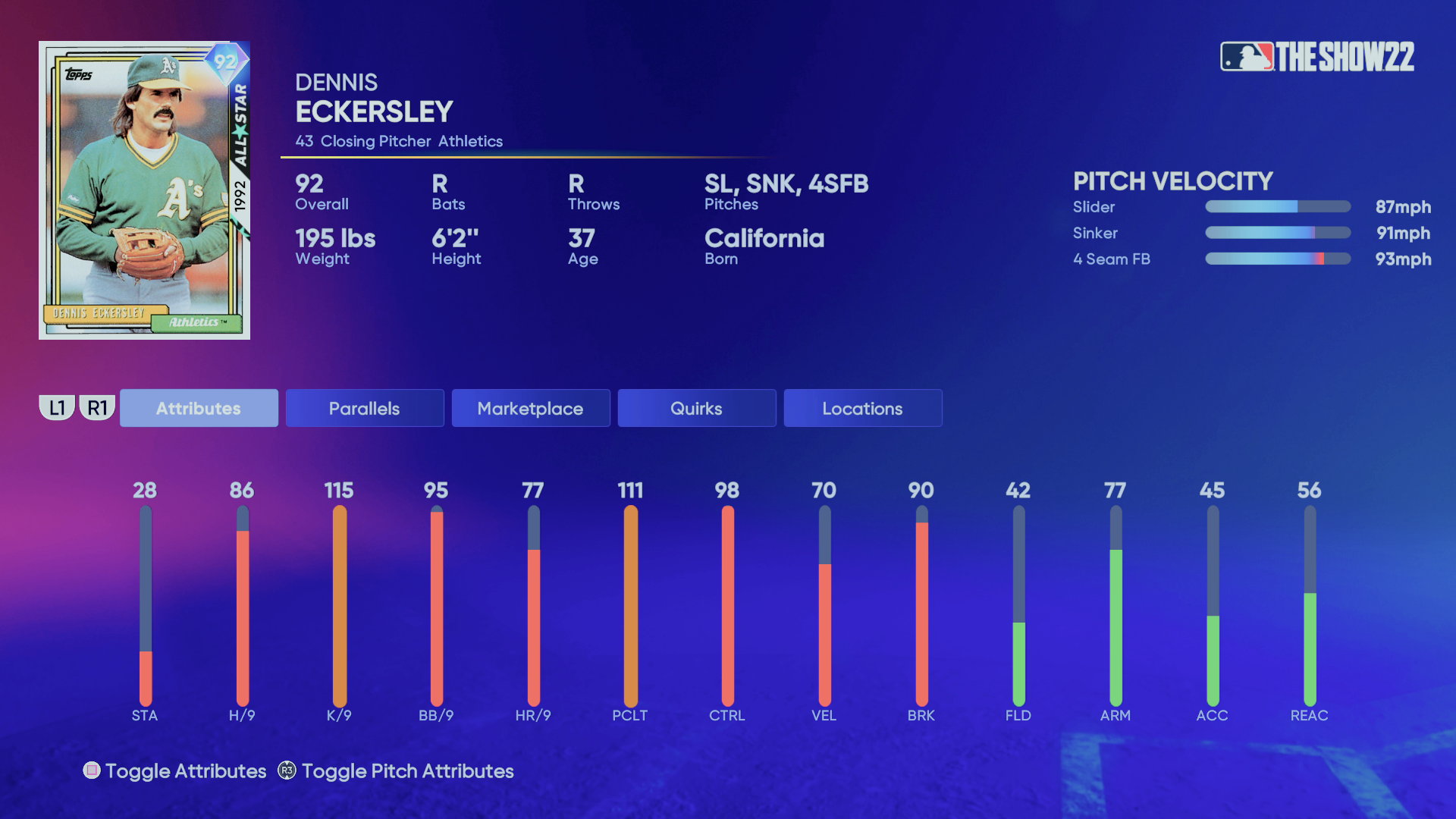Expand the Locations section
Screen dimensions: 1456x819
pos(862,408)
